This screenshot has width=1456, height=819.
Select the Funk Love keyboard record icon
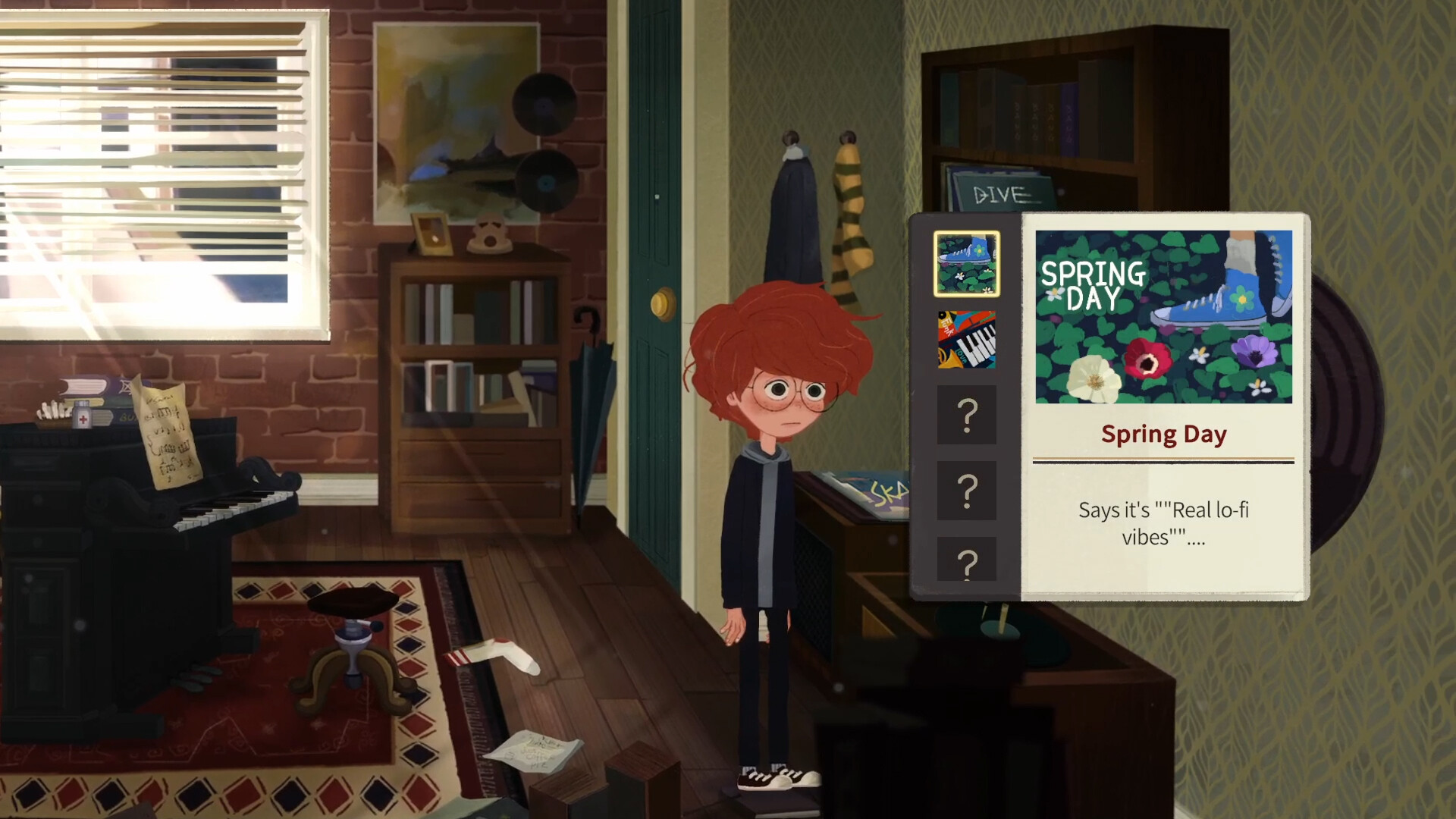point(966,340)
